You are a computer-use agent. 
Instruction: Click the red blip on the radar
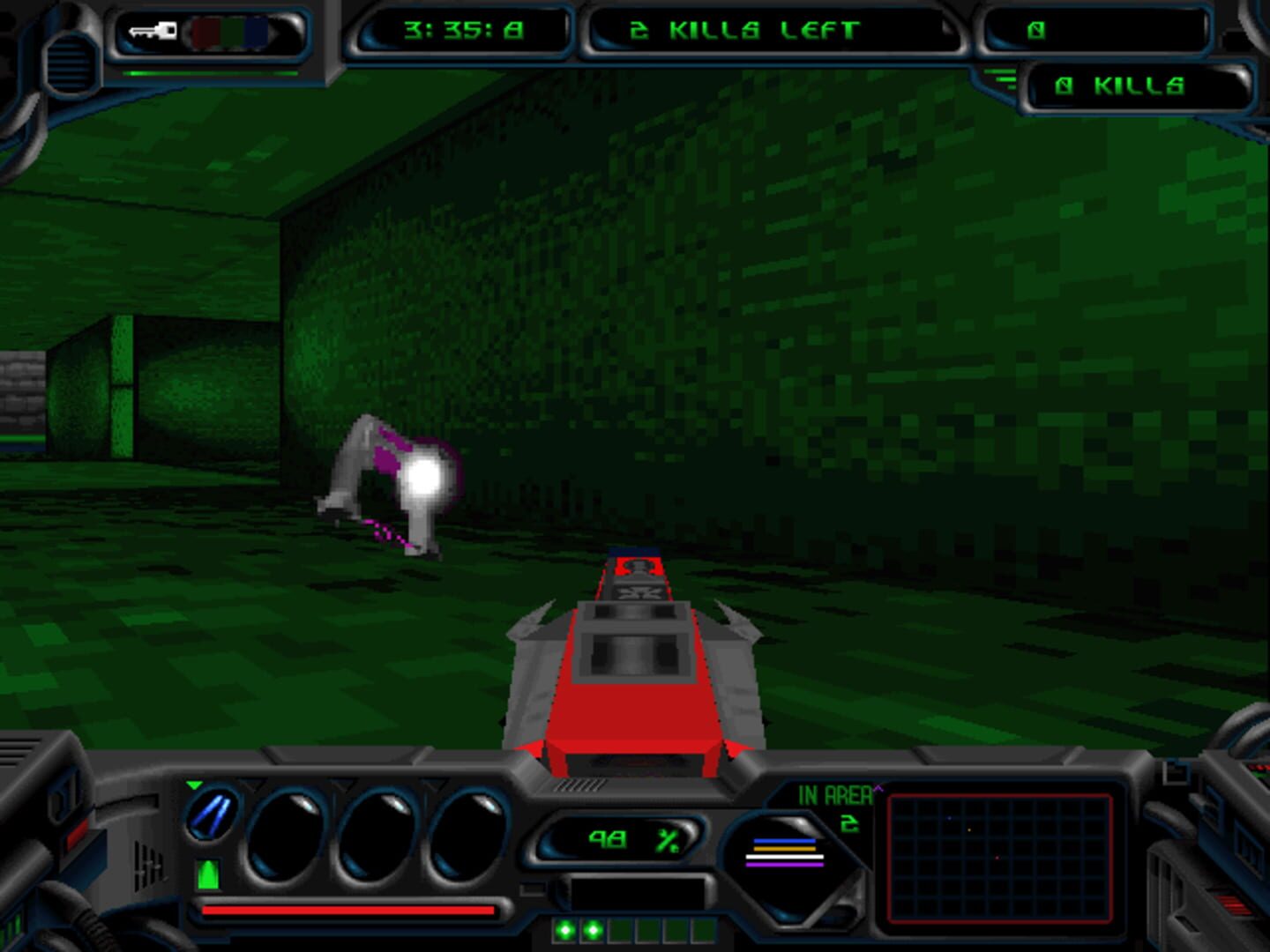997,857
